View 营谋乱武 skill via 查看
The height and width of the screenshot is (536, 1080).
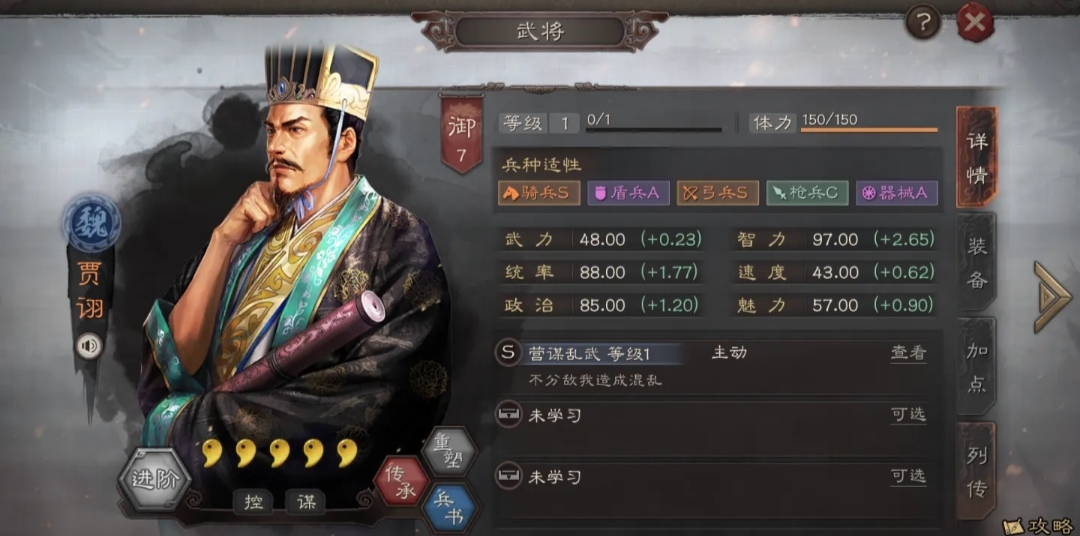tap(908, 353)
